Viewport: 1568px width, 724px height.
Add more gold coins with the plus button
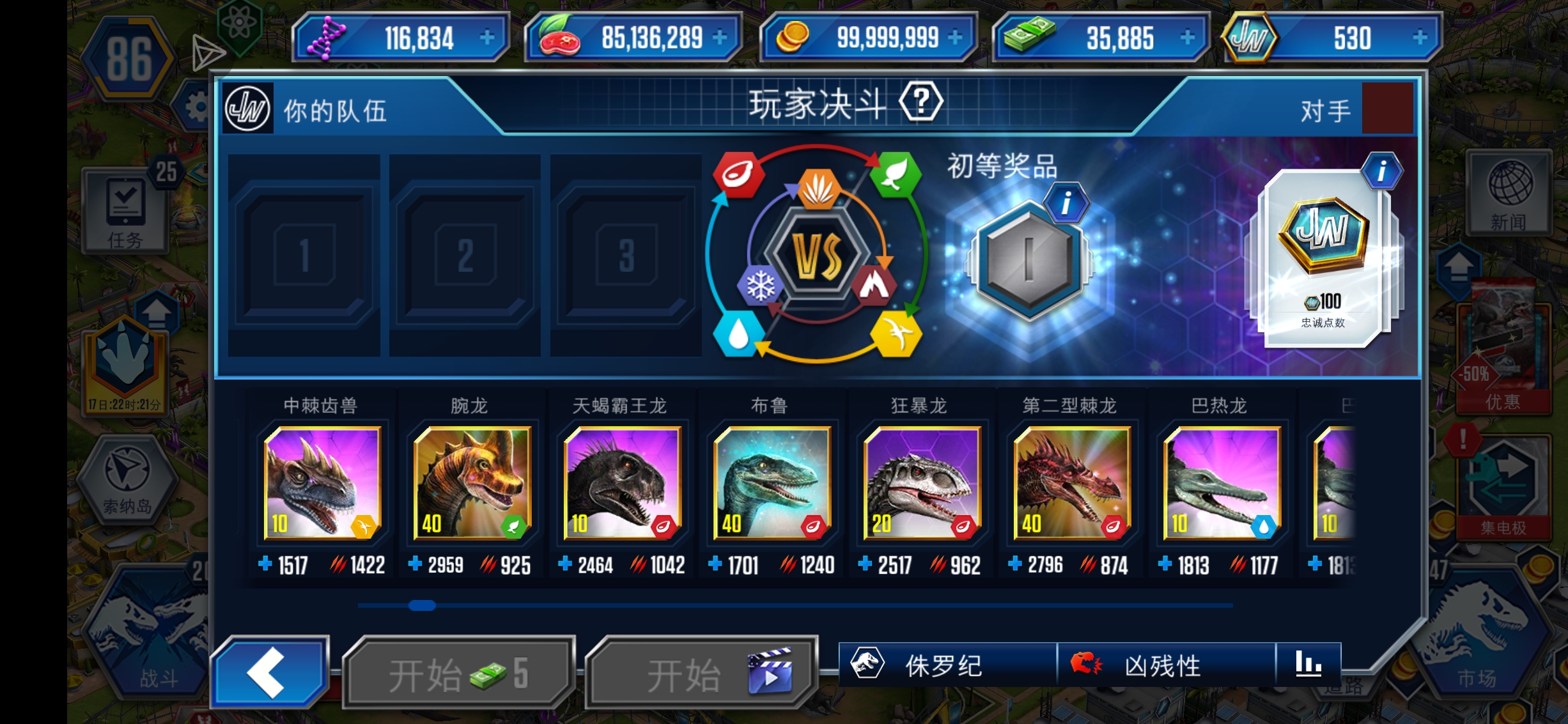tap(955, 38)
